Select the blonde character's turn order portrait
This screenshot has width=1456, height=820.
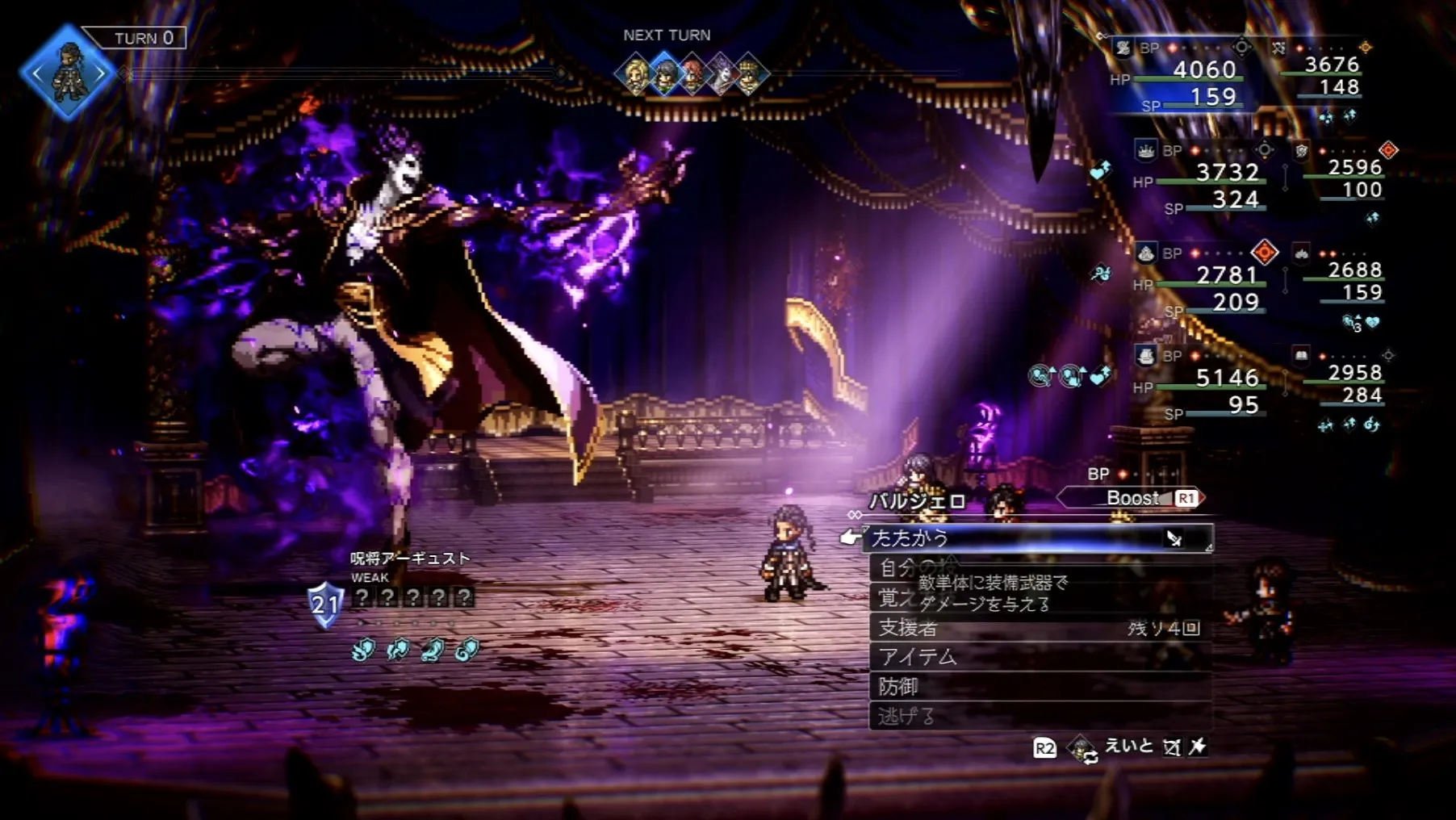click(636, 74)
